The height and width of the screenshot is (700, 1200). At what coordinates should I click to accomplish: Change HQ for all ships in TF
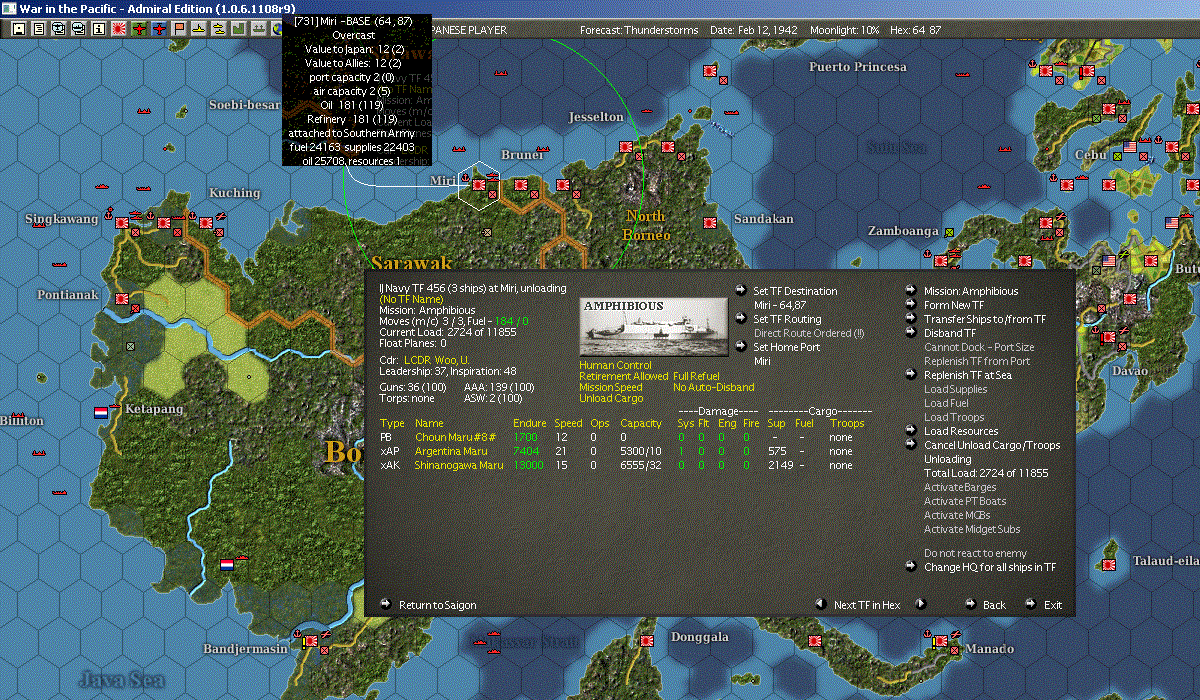click(989, 567)
